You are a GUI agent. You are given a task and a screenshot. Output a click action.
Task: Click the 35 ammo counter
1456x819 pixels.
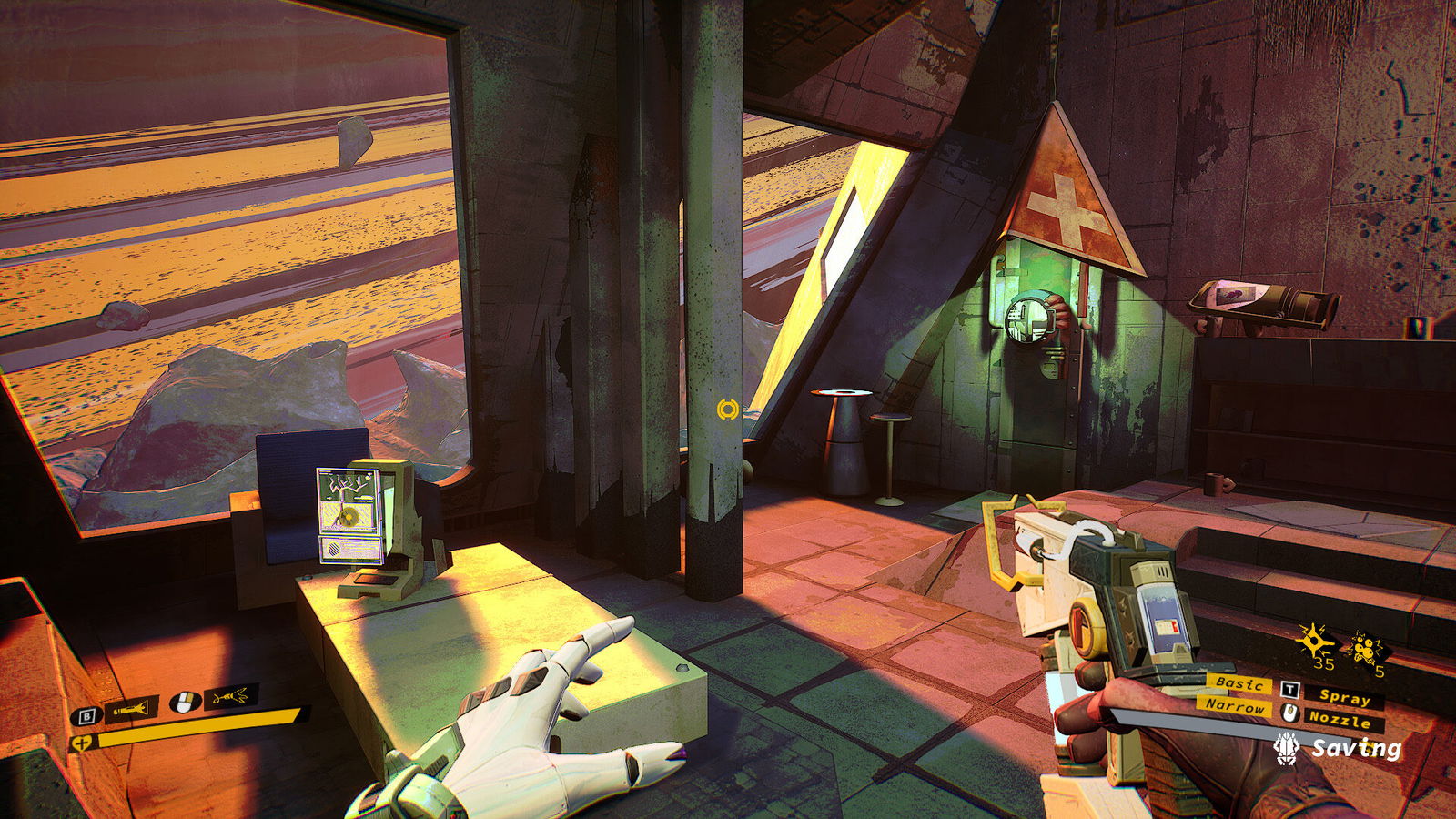1322,663
